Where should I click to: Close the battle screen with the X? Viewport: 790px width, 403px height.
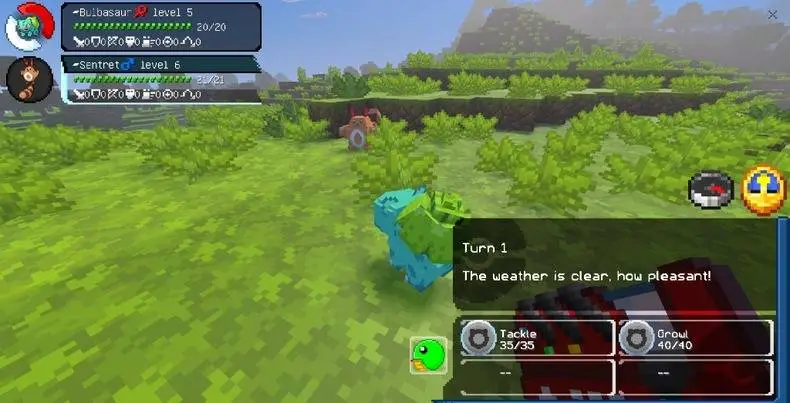click(772, 15)
